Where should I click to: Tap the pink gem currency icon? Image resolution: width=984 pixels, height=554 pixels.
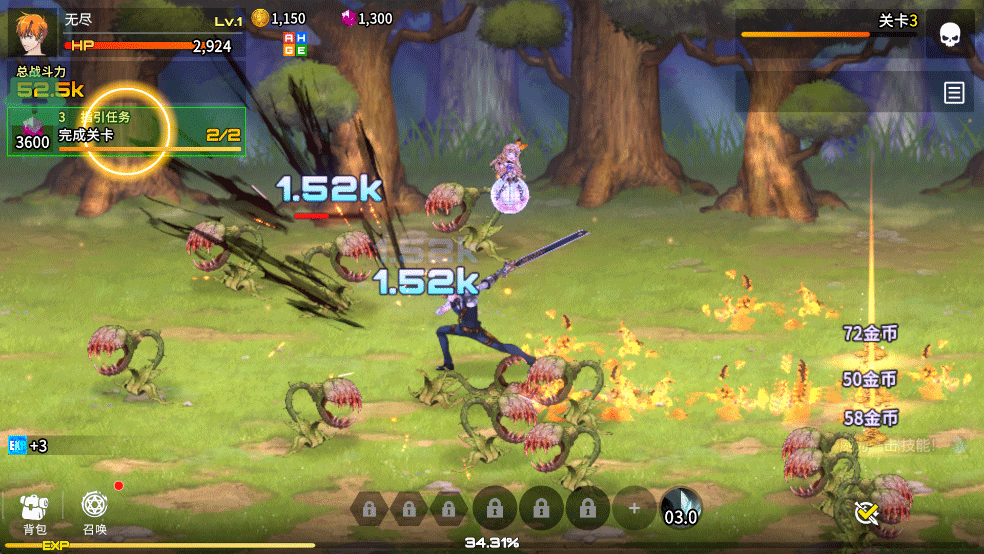[348, 18]
